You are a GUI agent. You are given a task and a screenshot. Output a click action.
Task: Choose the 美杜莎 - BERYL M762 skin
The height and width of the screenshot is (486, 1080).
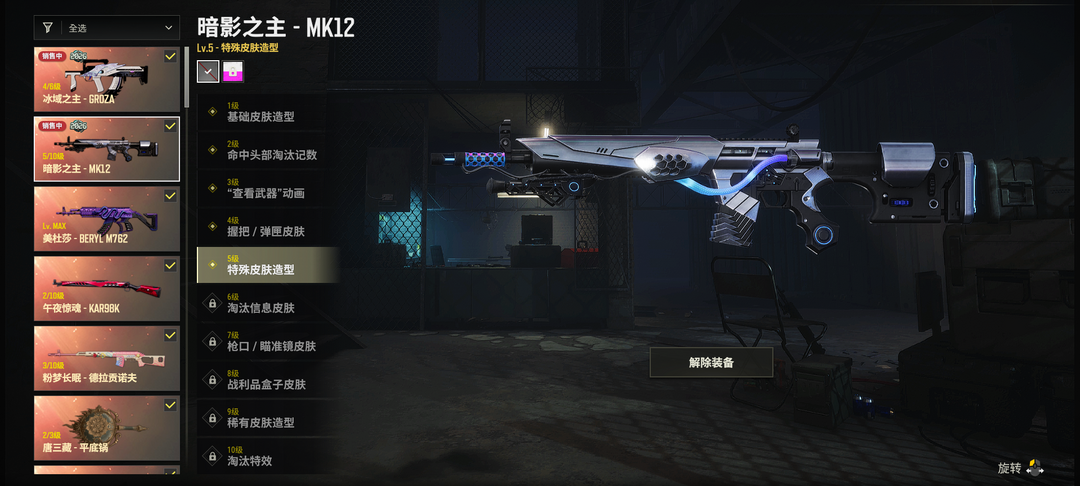[107, 218]
